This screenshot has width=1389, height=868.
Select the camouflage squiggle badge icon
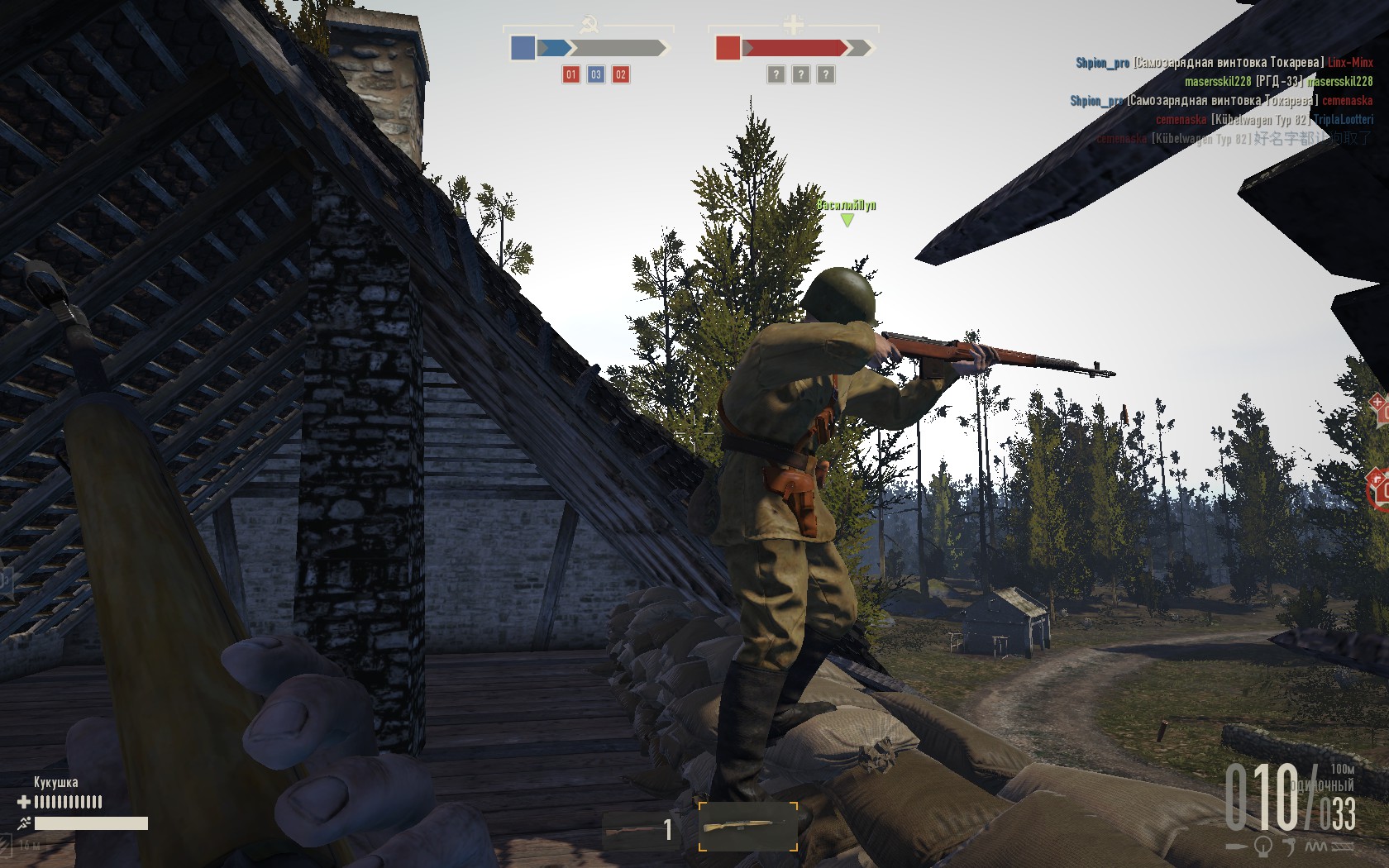point(1315,847)
